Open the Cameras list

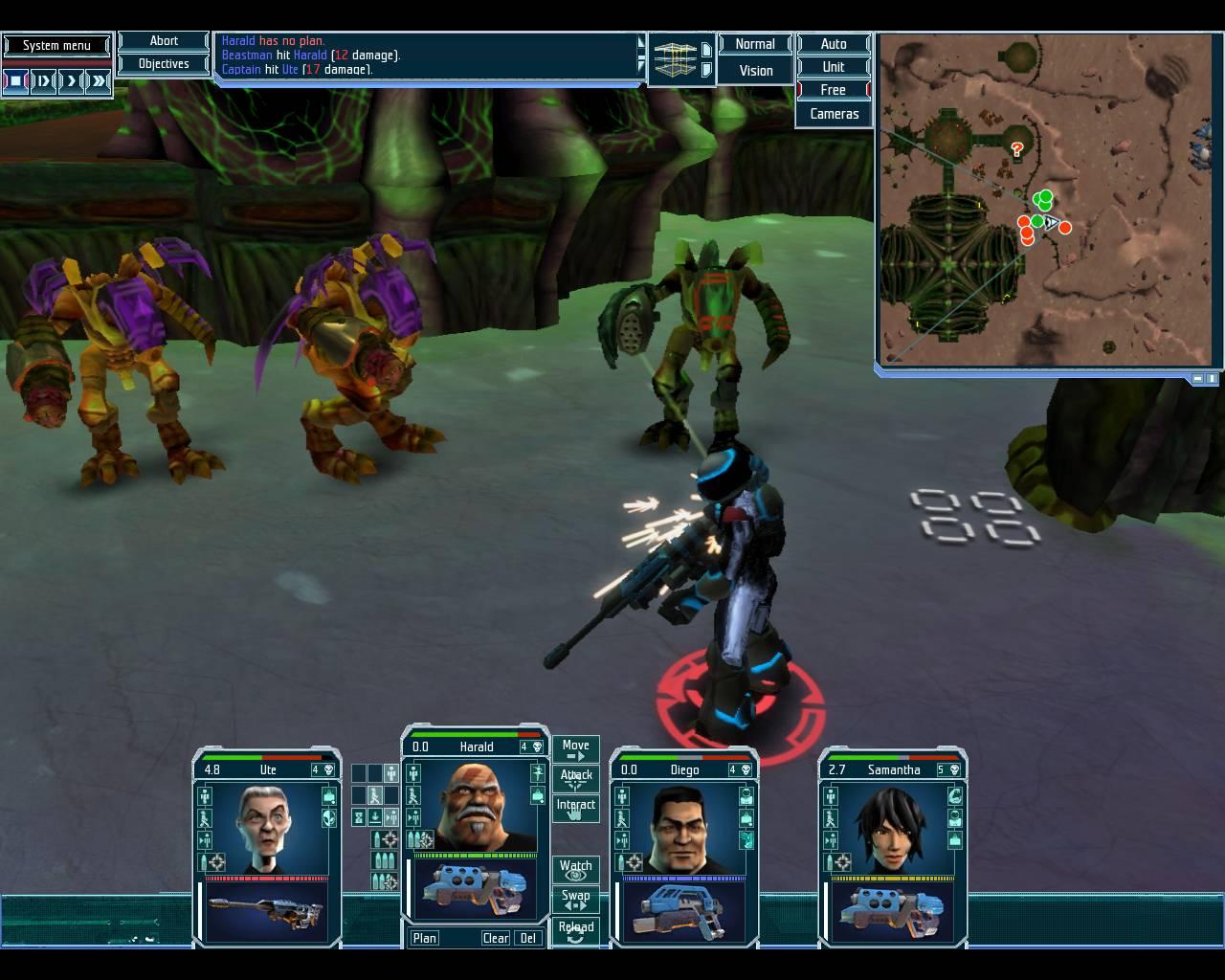click(x=834, y=114)
